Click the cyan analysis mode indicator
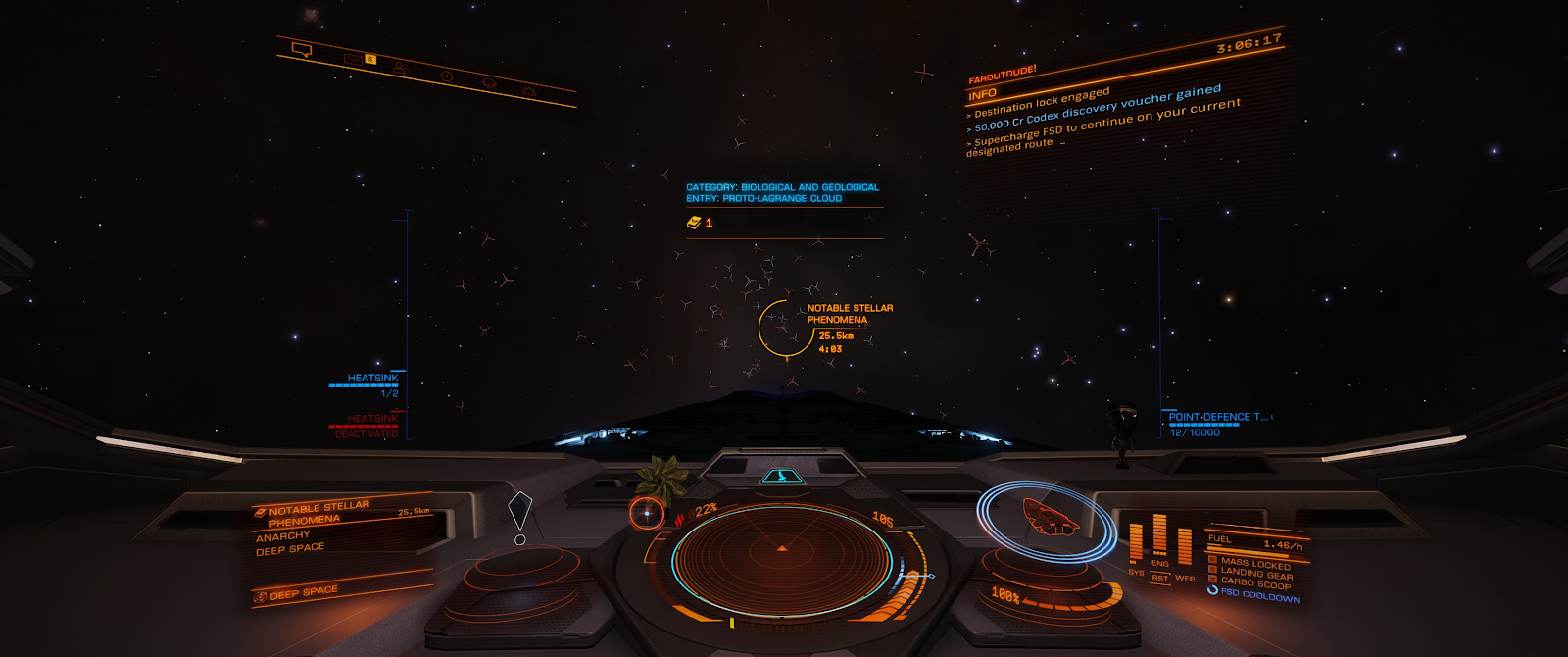This screenshot has width=1568, height=657. pyautogui.click(x=781, y=477)
